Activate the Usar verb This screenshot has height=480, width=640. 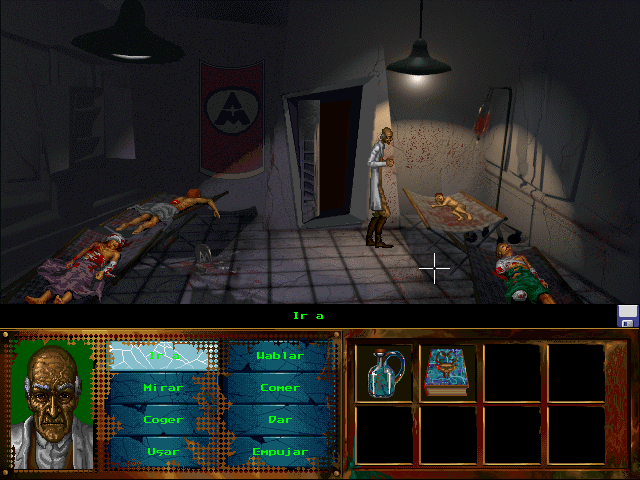click(x=162, y=451)
